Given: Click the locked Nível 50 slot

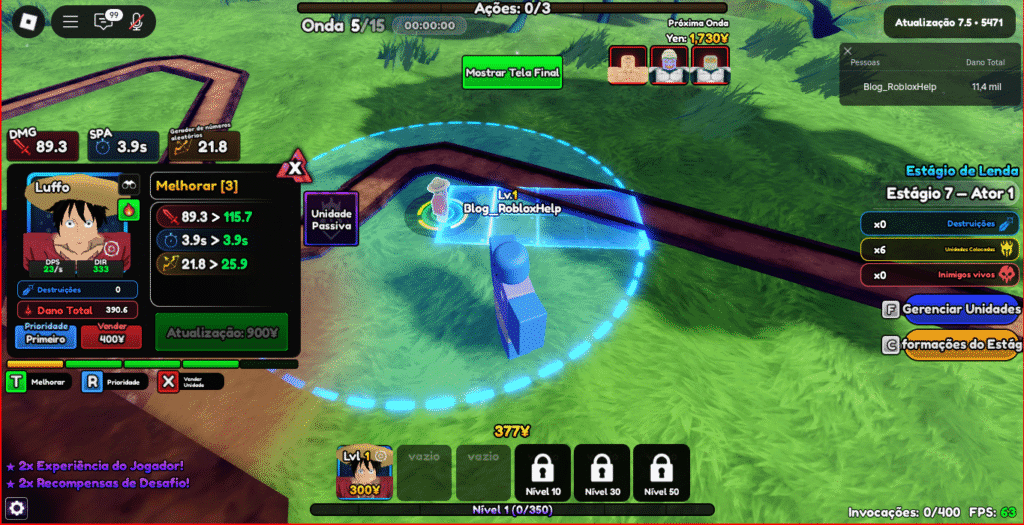Looking at the screenshot, I should [x=661, y=472].
